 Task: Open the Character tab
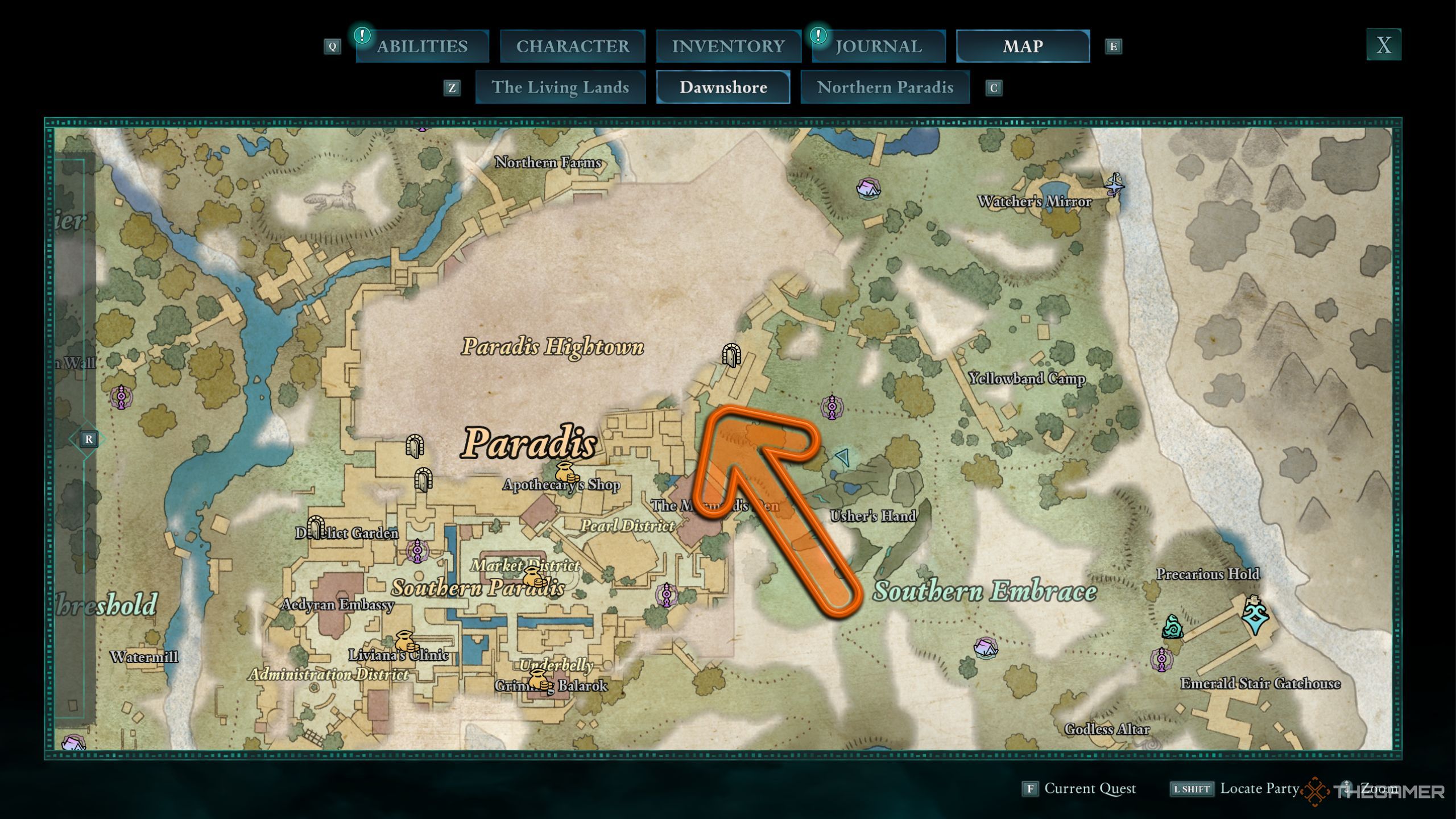coord(572,46)
